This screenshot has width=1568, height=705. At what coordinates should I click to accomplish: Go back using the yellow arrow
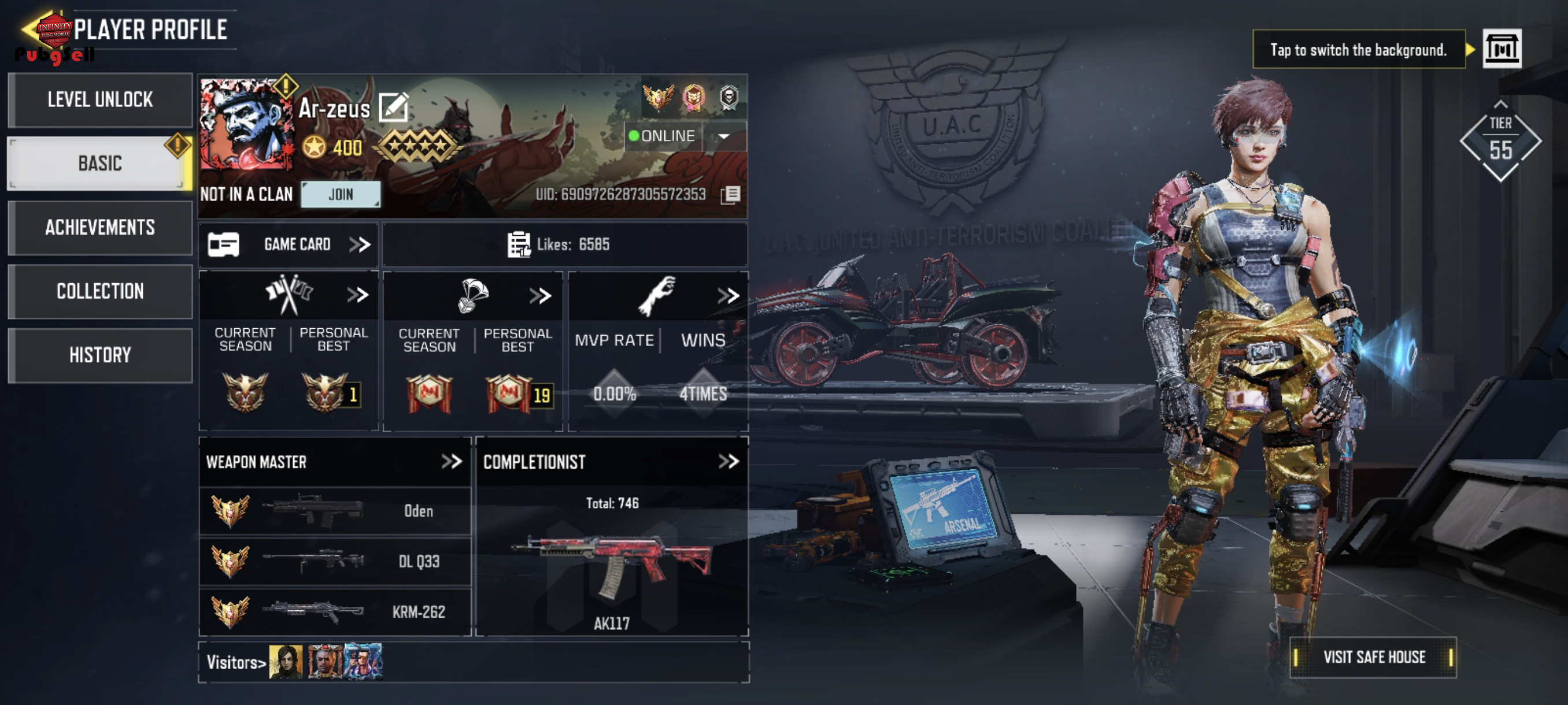(x=29, y=28)
